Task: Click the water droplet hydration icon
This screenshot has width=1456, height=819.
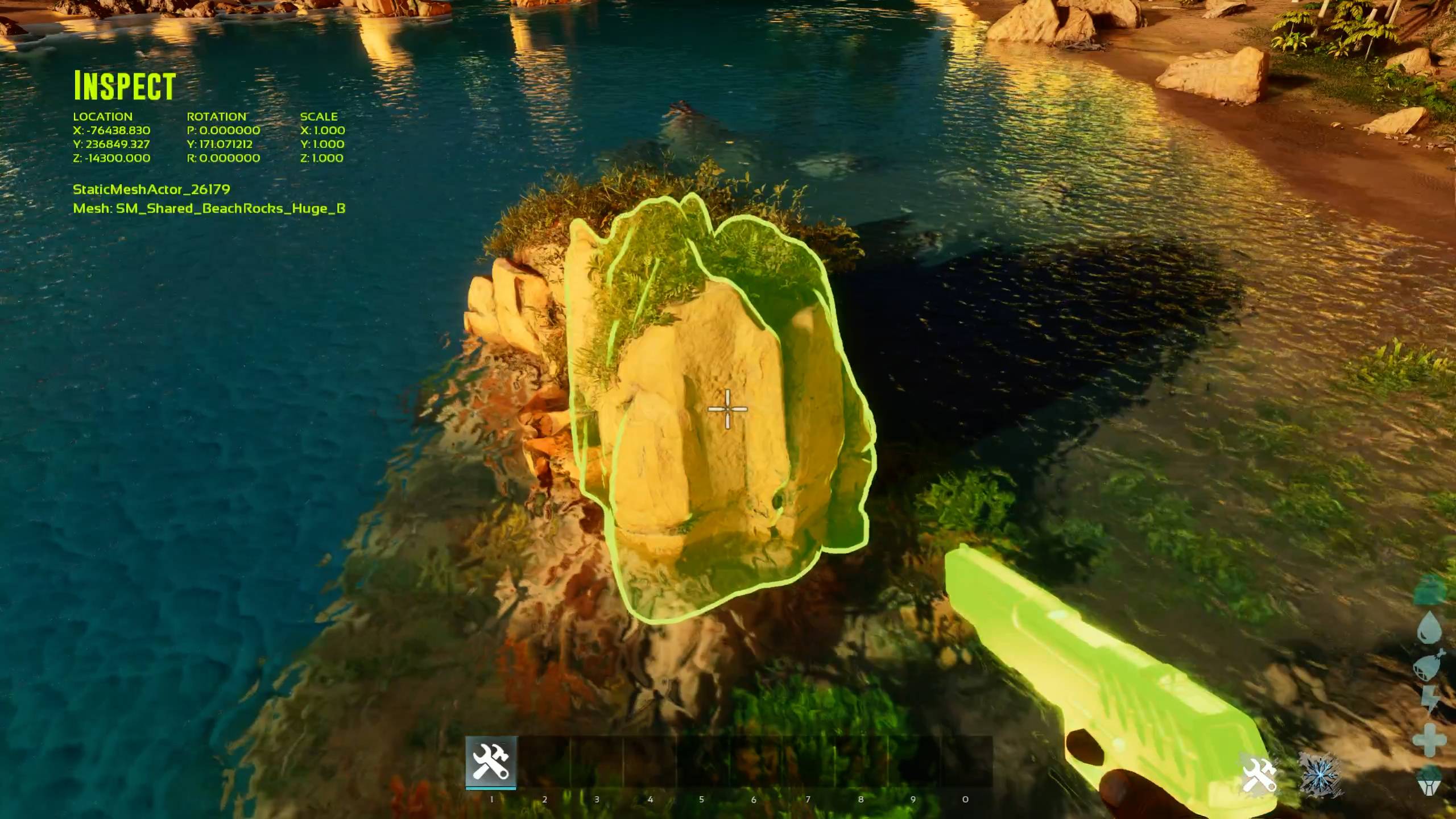Action: pos(1429,626)
